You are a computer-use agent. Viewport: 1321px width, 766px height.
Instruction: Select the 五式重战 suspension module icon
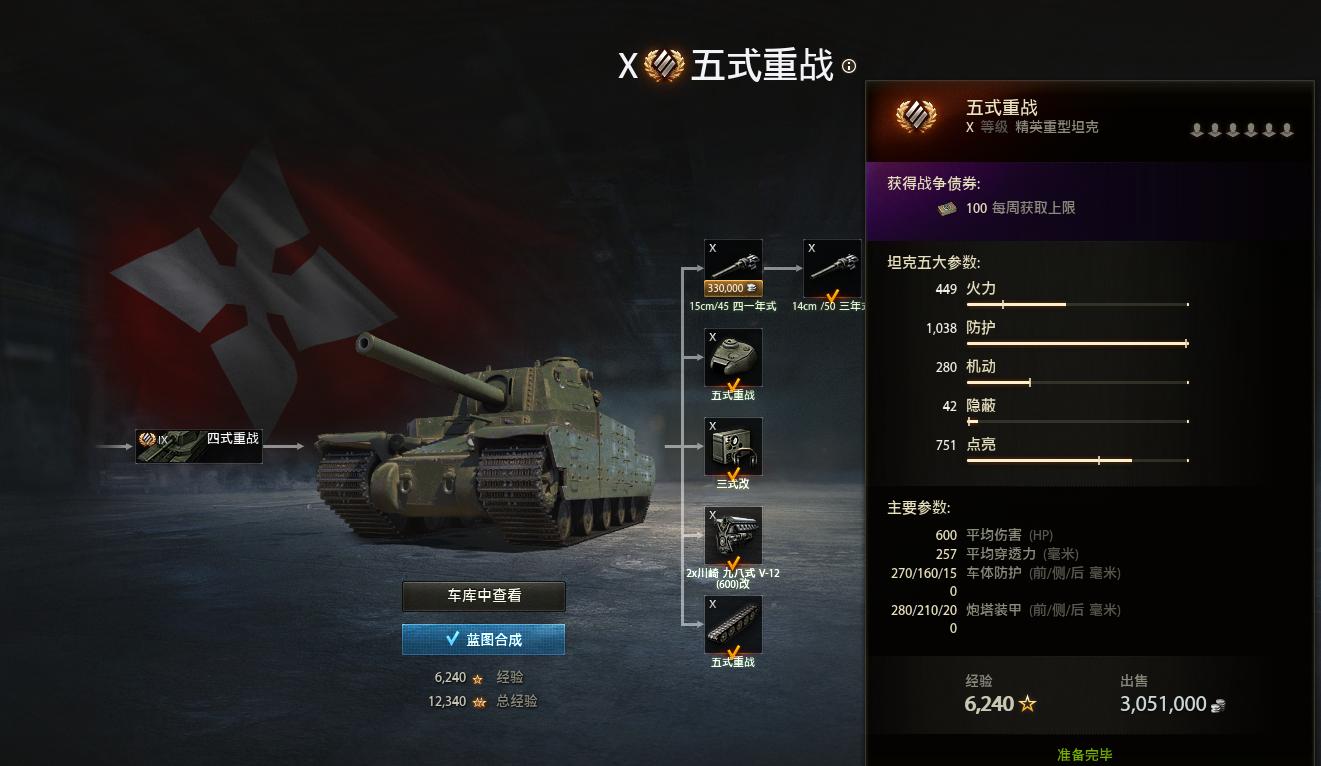(x=733, y=625)
